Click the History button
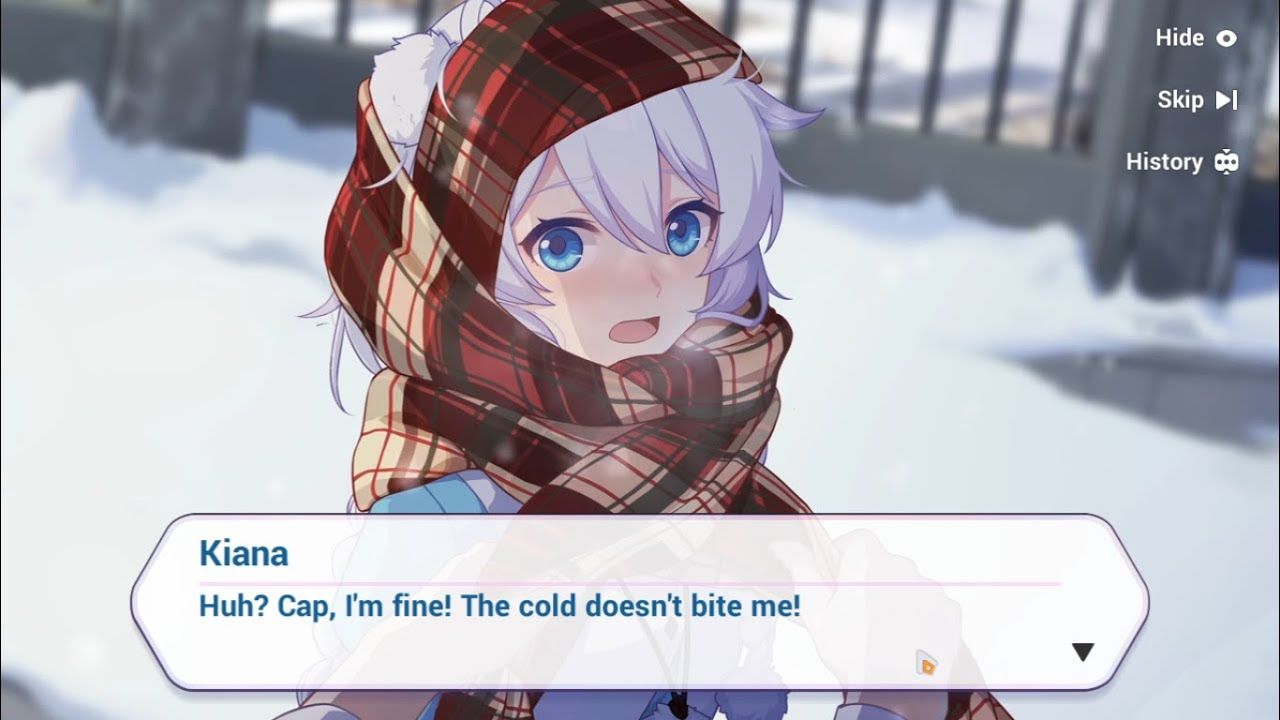 tap(1166, 161)
